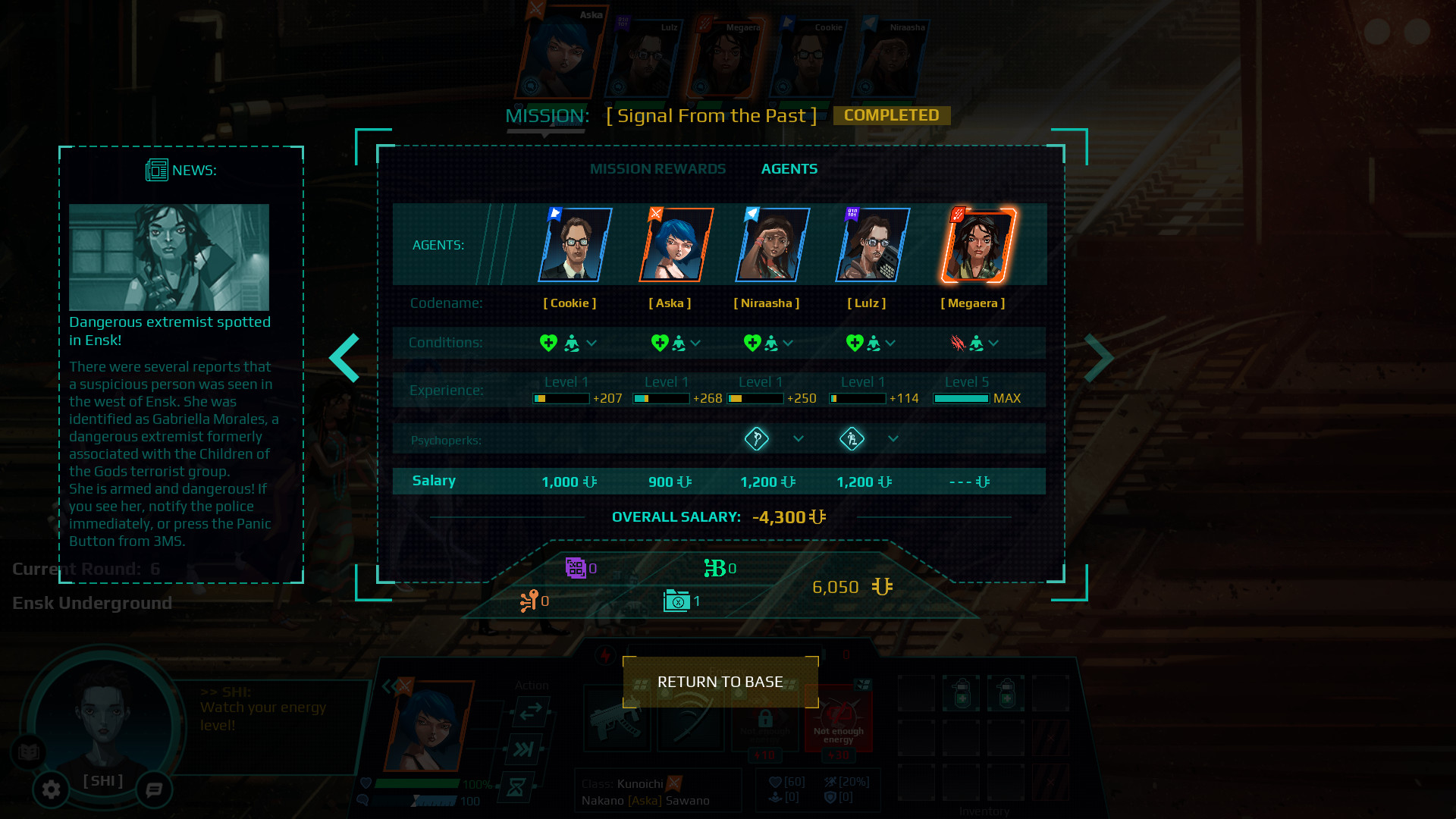
Task: Click the right navigation arrow beside the panel
Action: click(x=1099, y=356)
